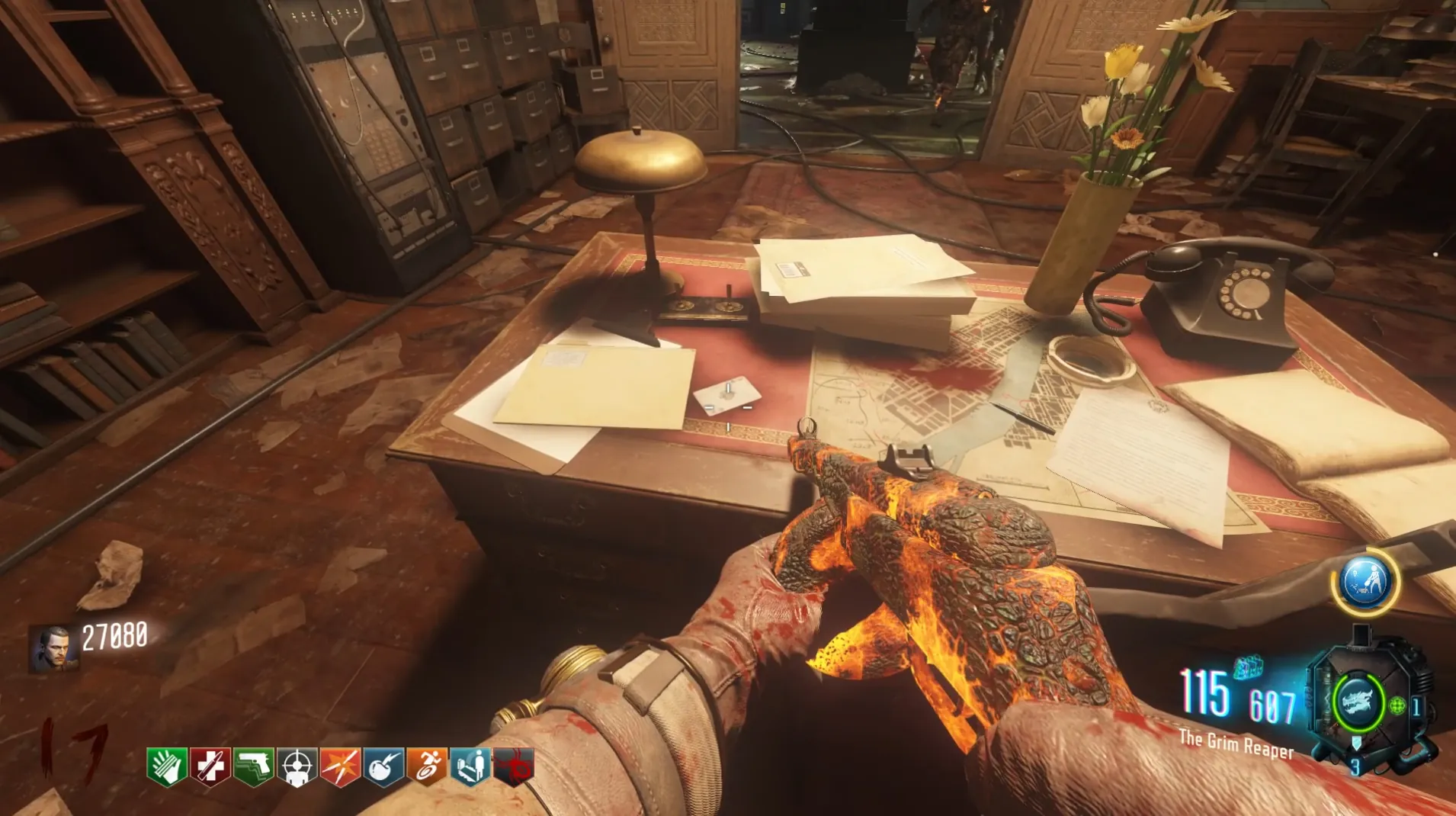
Task: Click the red cross and bullet perk
Action: [210, 766]
